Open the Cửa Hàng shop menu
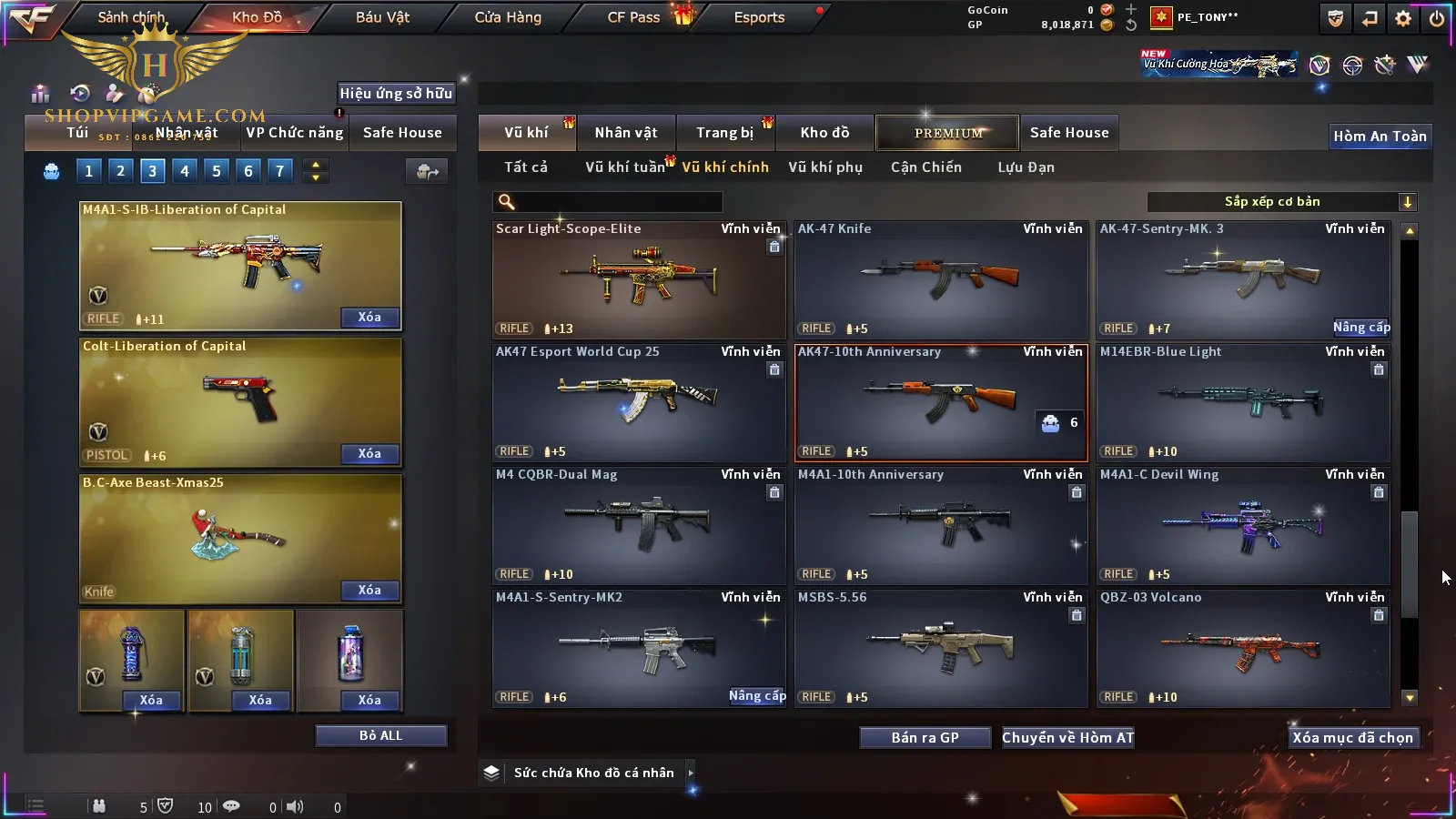Image resolution: width=1456 pixels, height=819 pixels. pyautogui.click(x=508, y=17)
